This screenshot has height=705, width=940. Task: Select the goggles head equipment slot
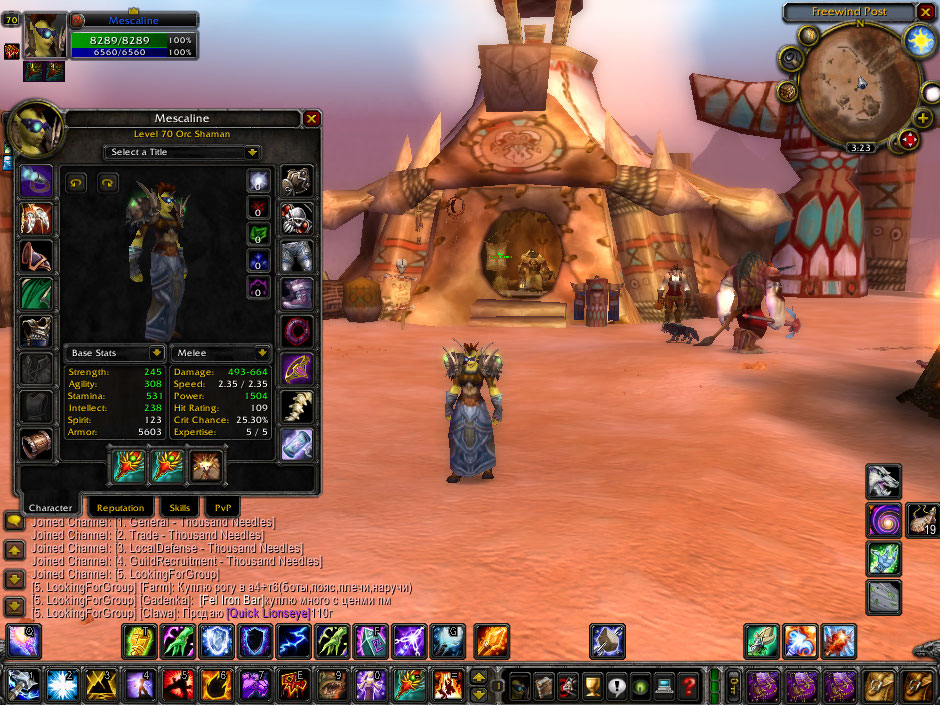point(37,181)
